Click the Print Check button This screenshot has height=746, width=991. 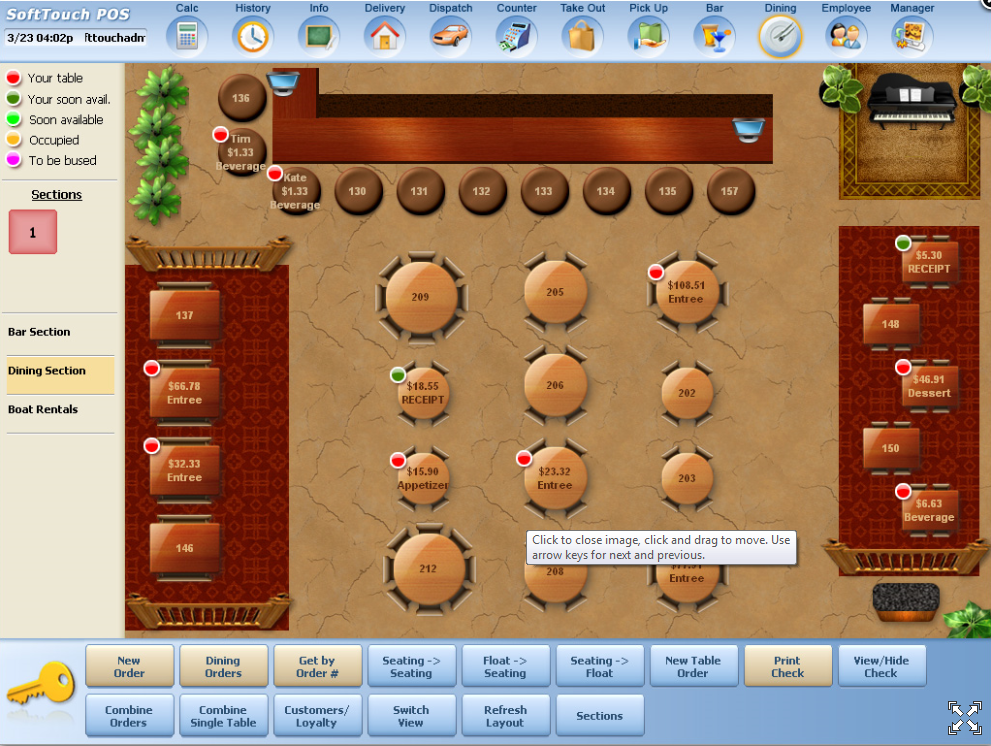point(787,667)
